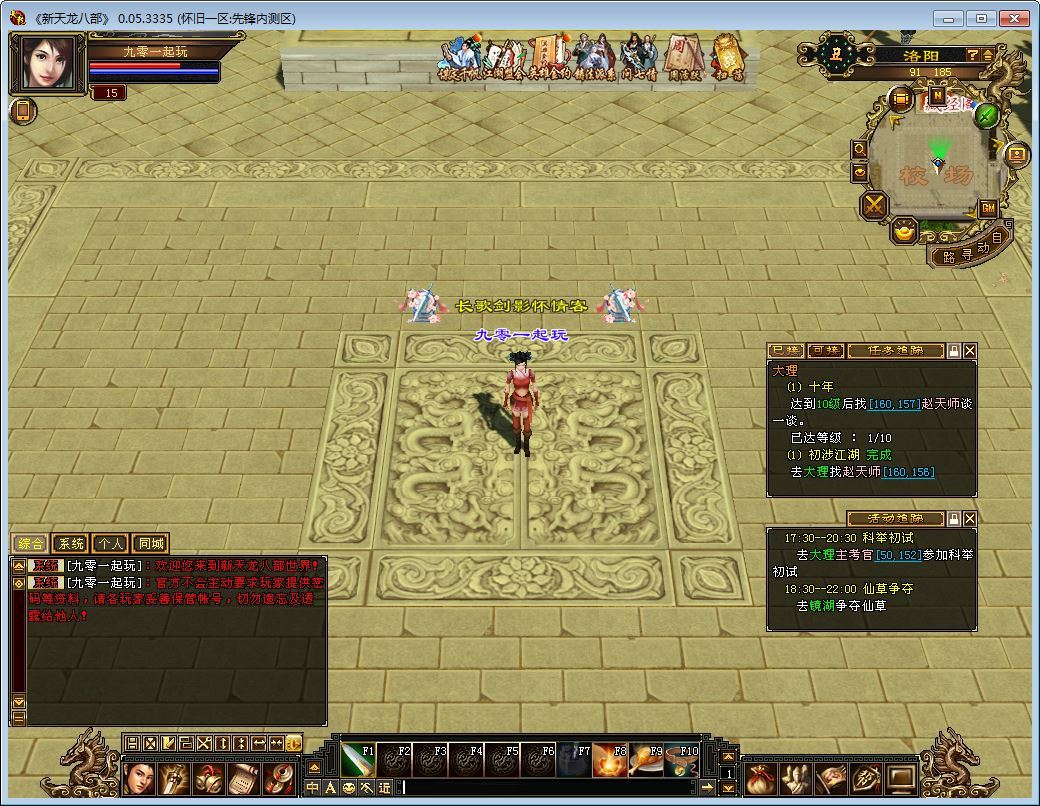
Task: Open the gold ingot shop icon
Action: (x=906, y=232)
